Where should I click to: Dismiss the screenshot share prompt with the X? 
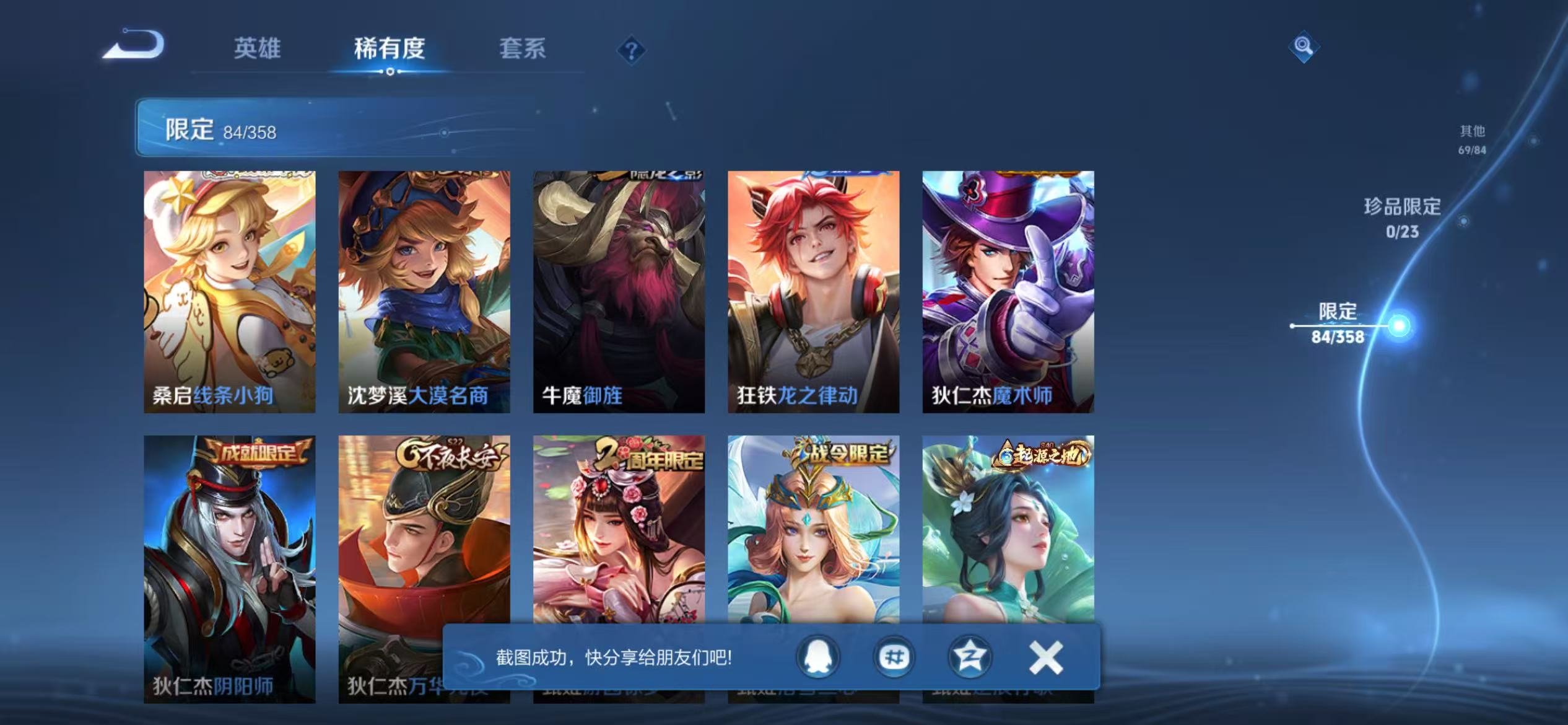coord(1043,657)
